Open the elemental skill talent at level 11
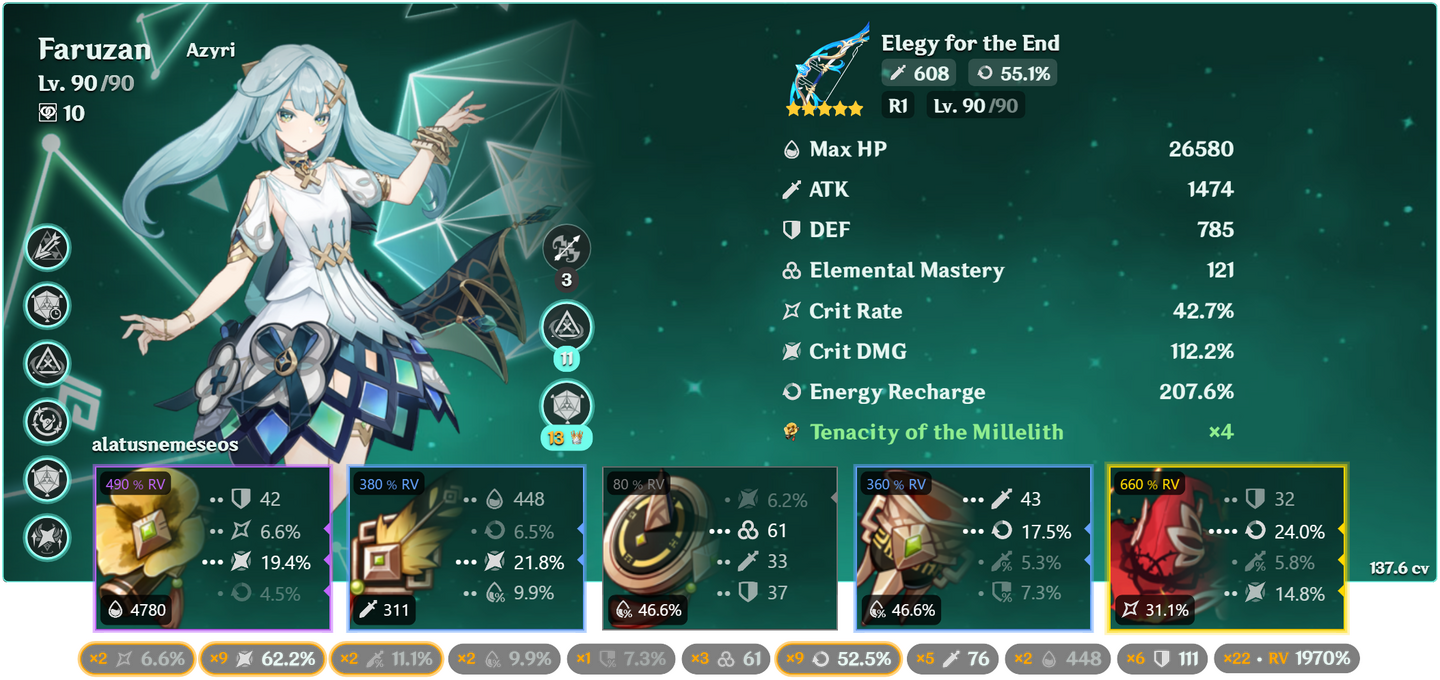1440x680 pixels. tap(567, 327)
